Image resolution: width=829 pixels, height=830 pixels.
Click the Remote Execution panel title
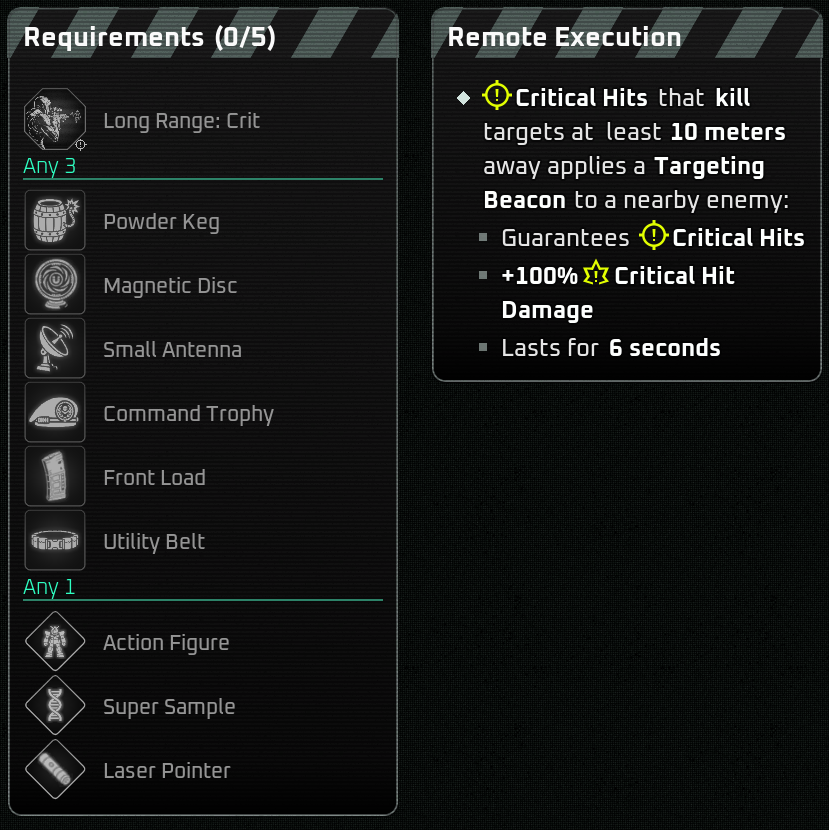(x=564, y=38)
